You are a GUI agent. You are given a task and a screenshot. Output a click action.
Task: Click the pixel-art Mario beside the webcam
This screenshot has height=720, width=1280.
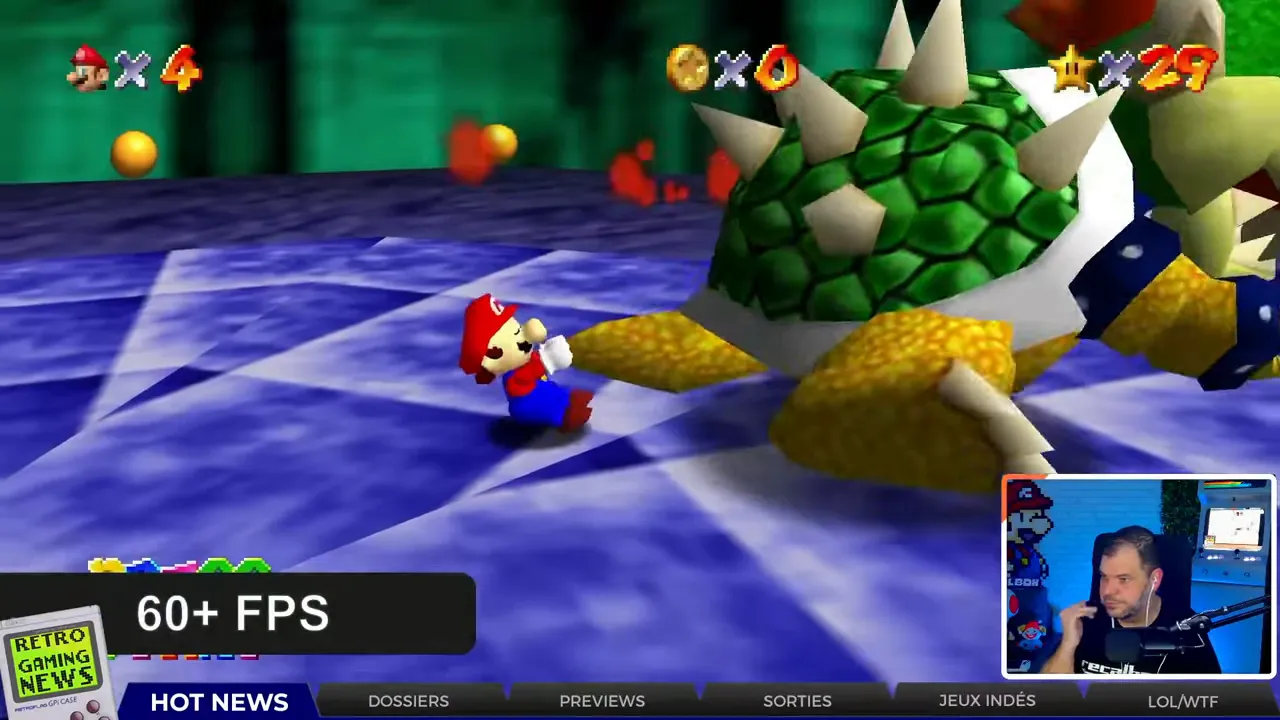[x=1030, y=520]
